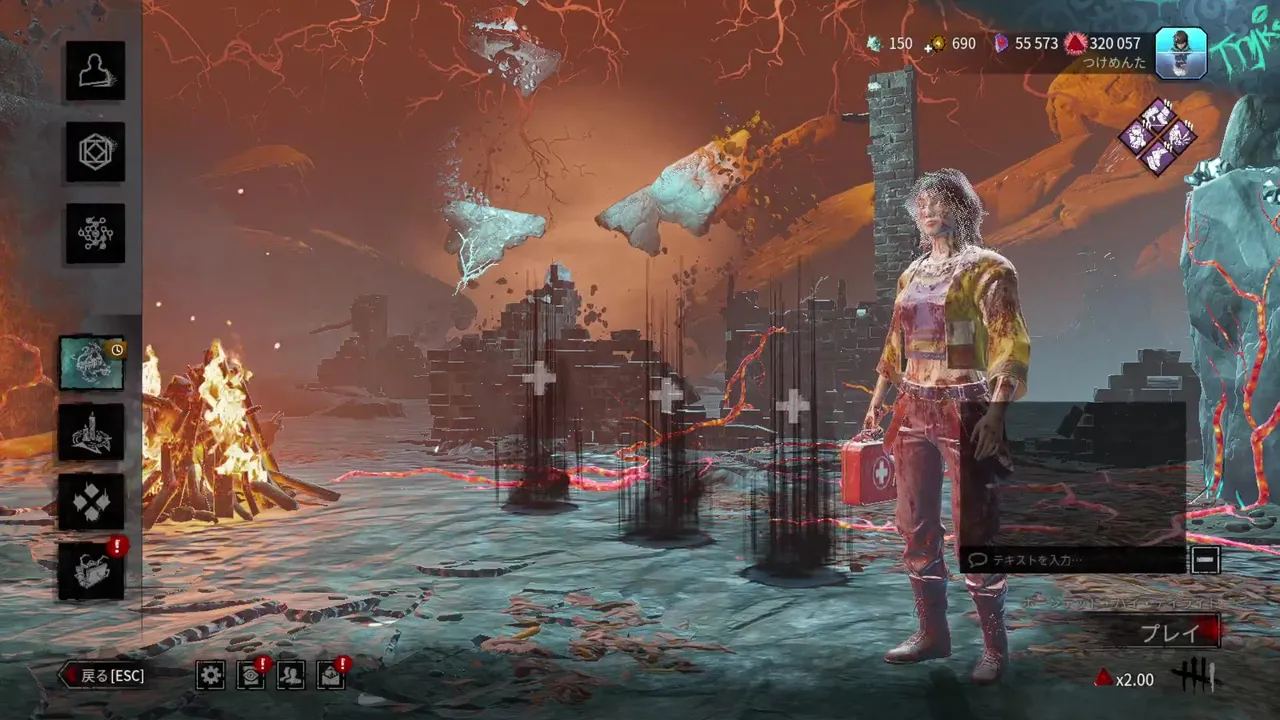Open the friends list icon
Image resolution: width=1280 pixels, height=720 pixels.
(291, 676)
